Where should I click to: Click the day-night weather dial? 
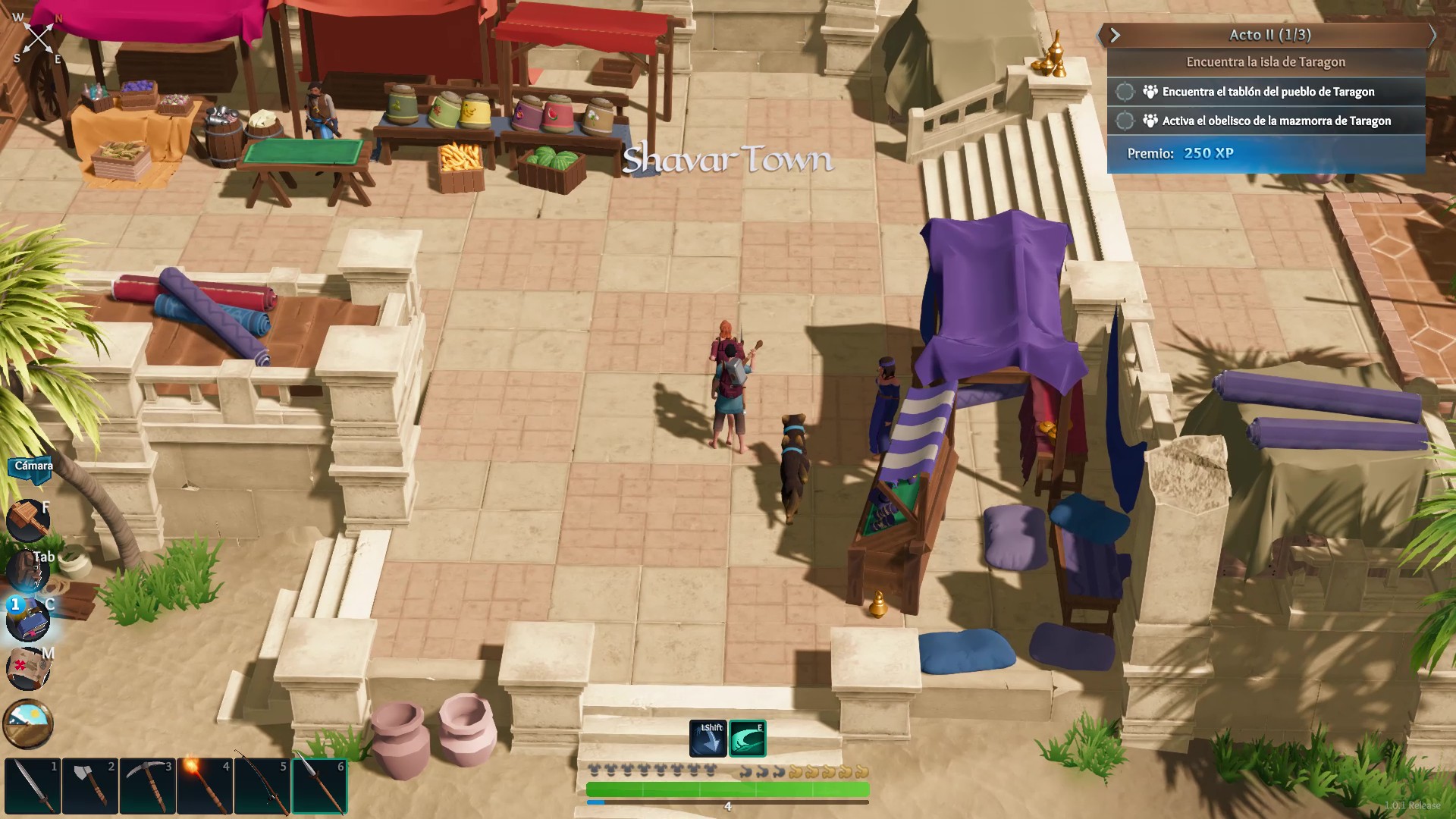pyautogui.click(x=28, y=723)
